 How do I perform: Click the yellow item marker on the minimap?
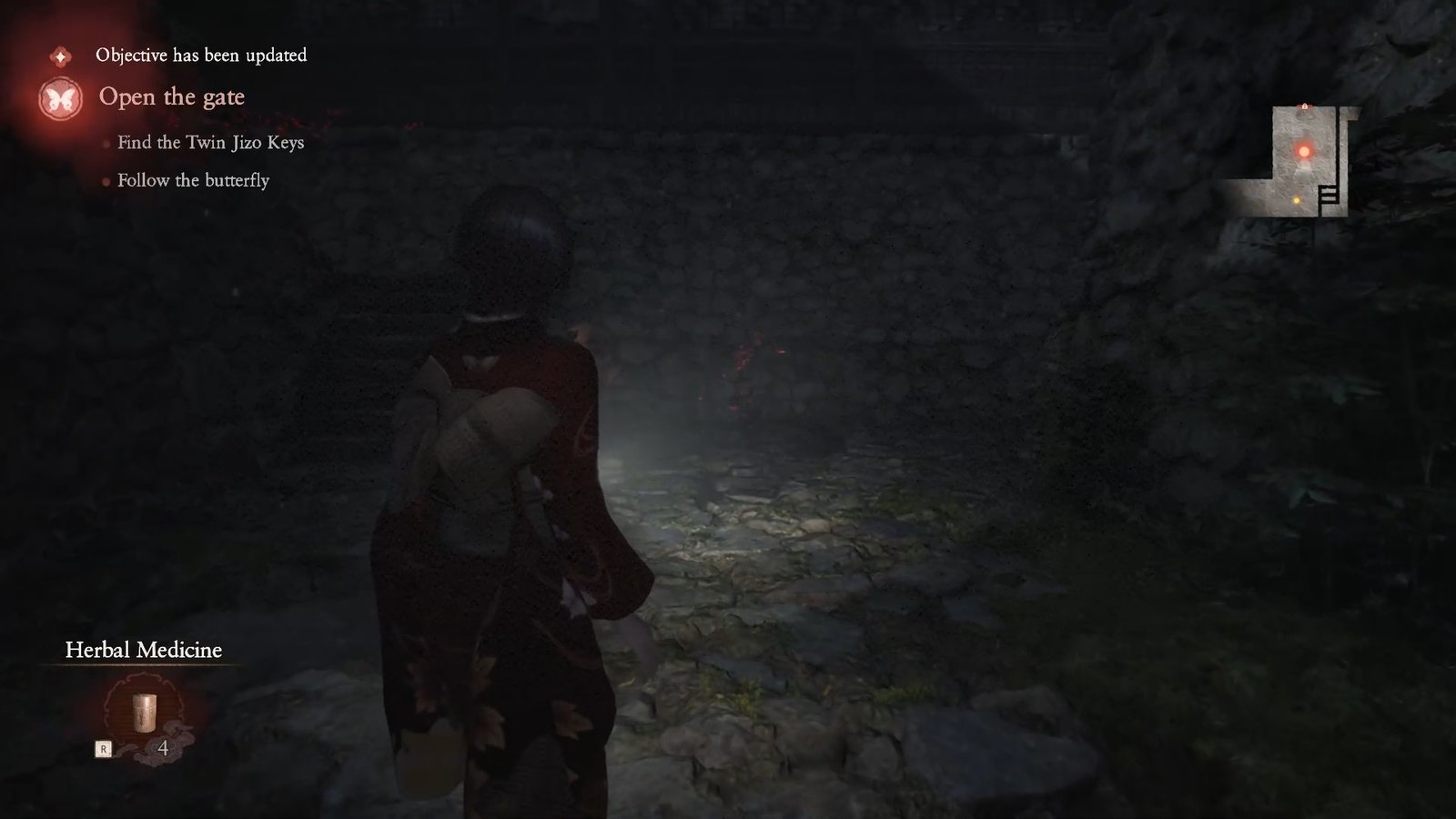pos(1298,200)
